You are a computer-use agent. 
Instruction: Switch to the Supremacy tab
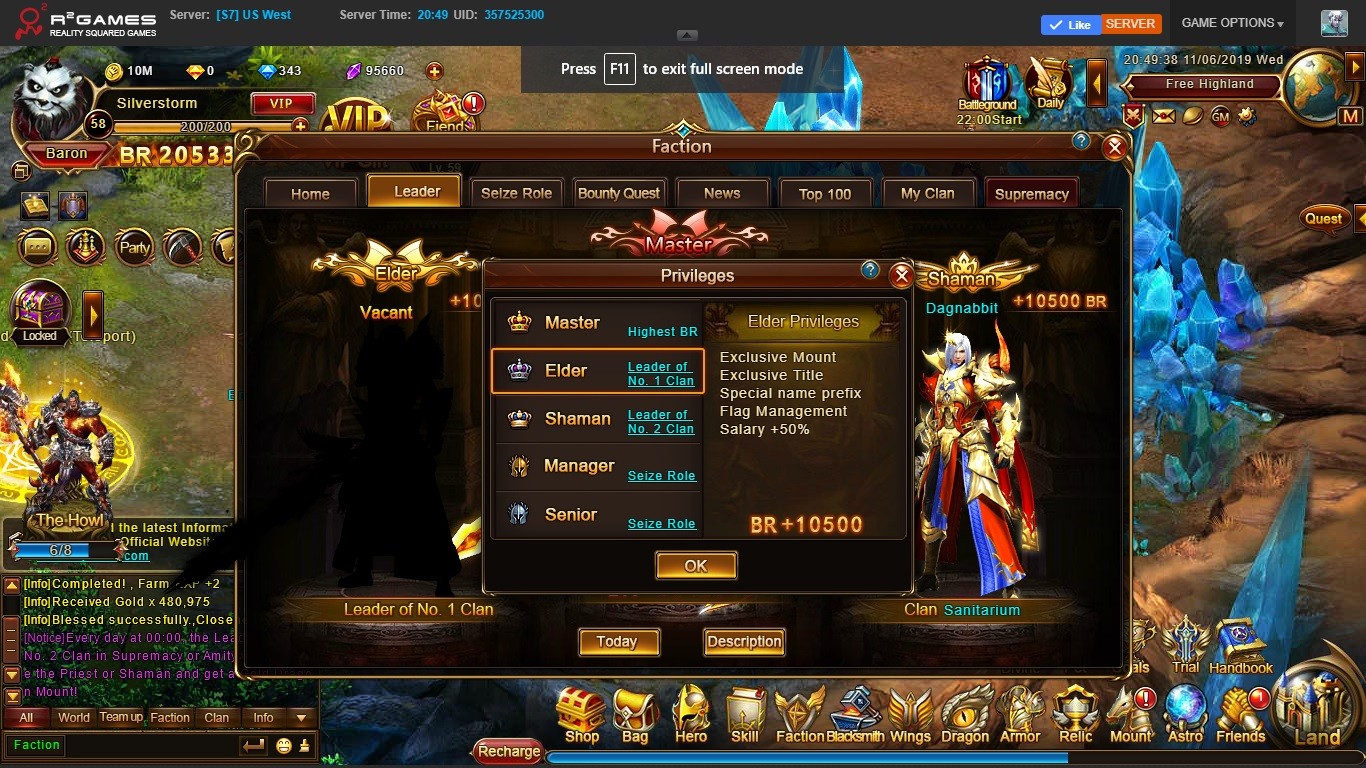coord(1031,194)
